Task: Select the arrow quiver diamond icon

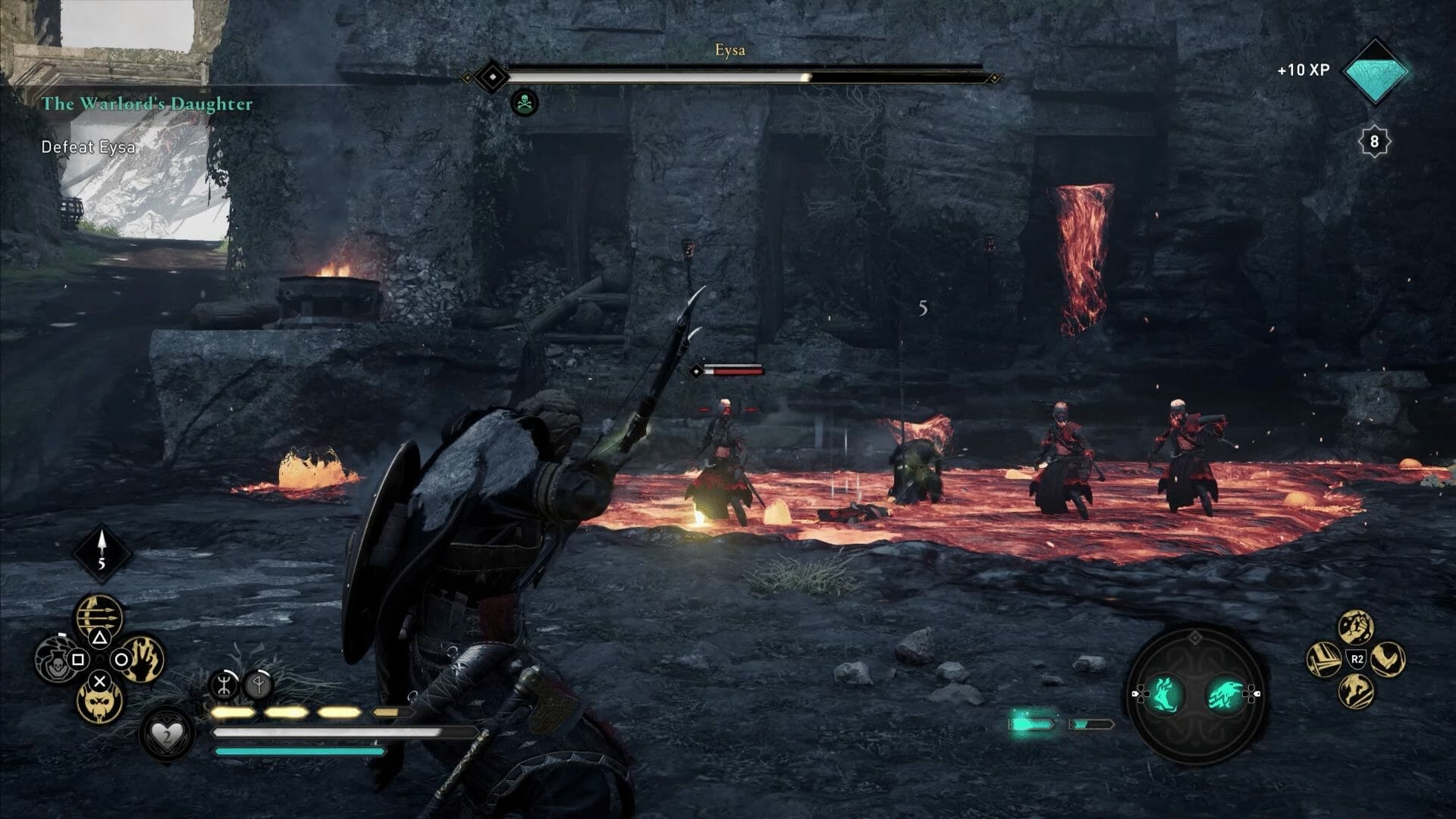Action: coord(102,552)
